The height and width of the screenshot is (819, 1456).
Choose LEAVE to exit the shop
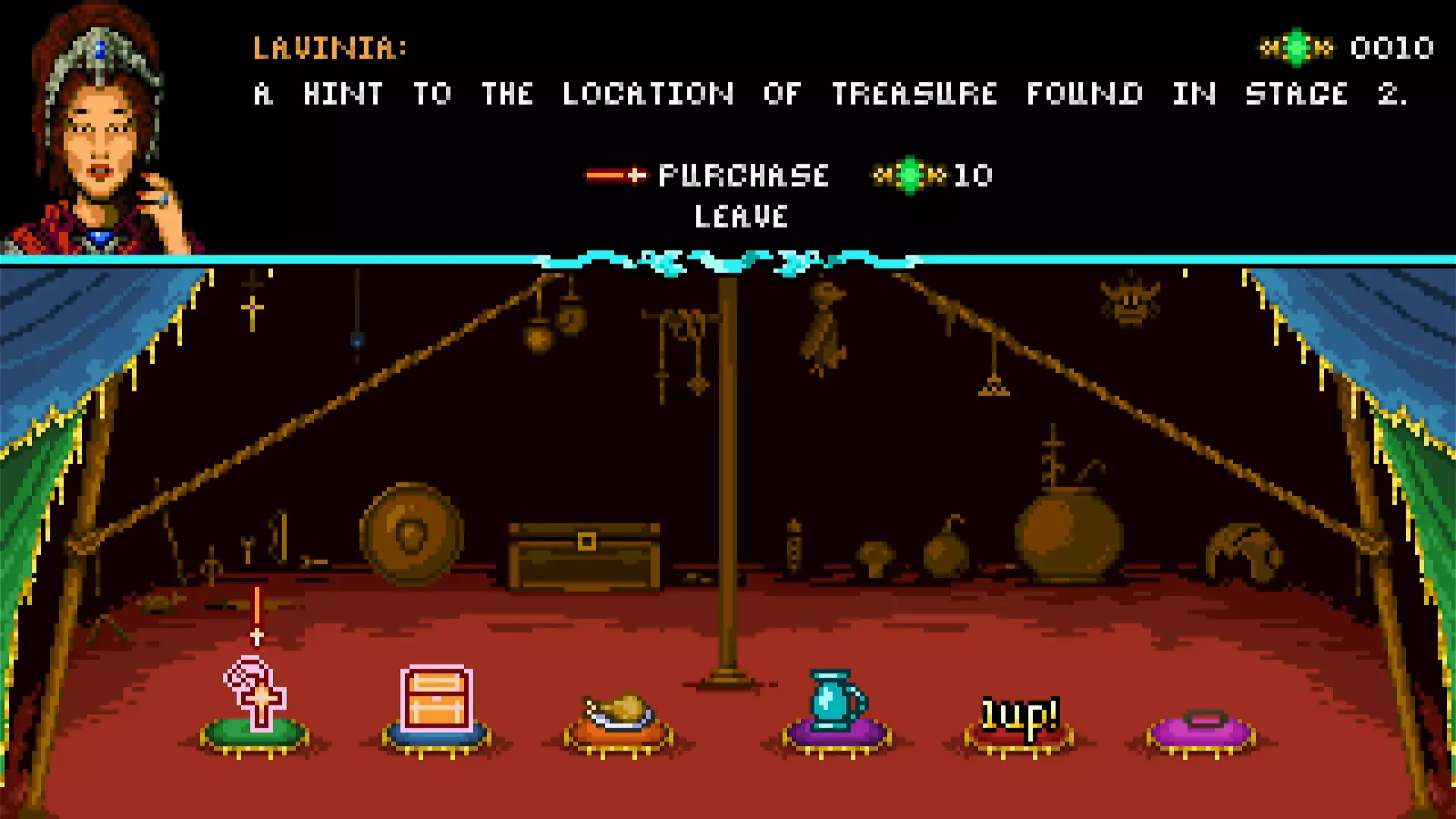pos(739,218)
